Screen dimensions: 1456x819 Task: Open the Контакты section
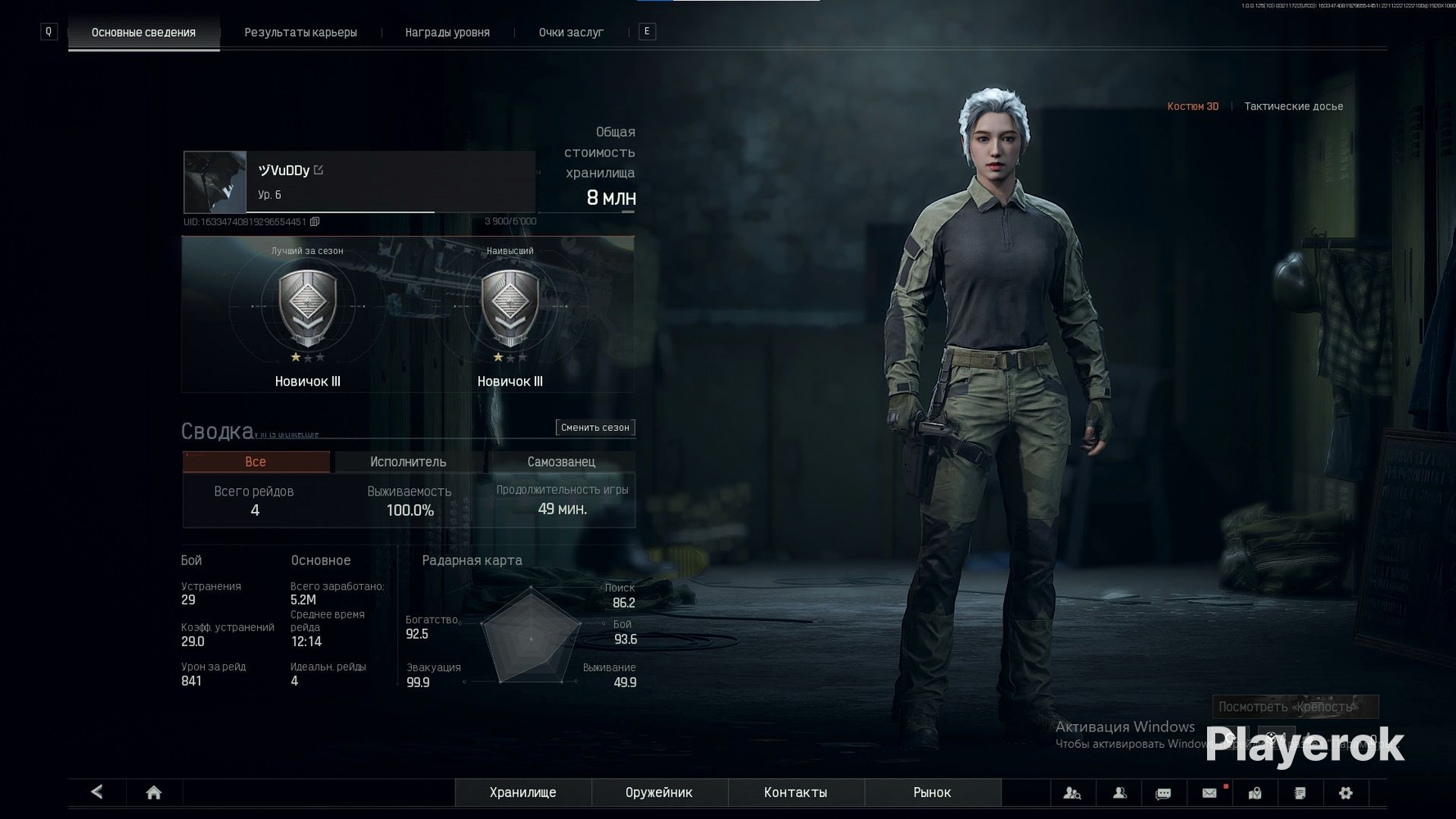pos(795,793)
